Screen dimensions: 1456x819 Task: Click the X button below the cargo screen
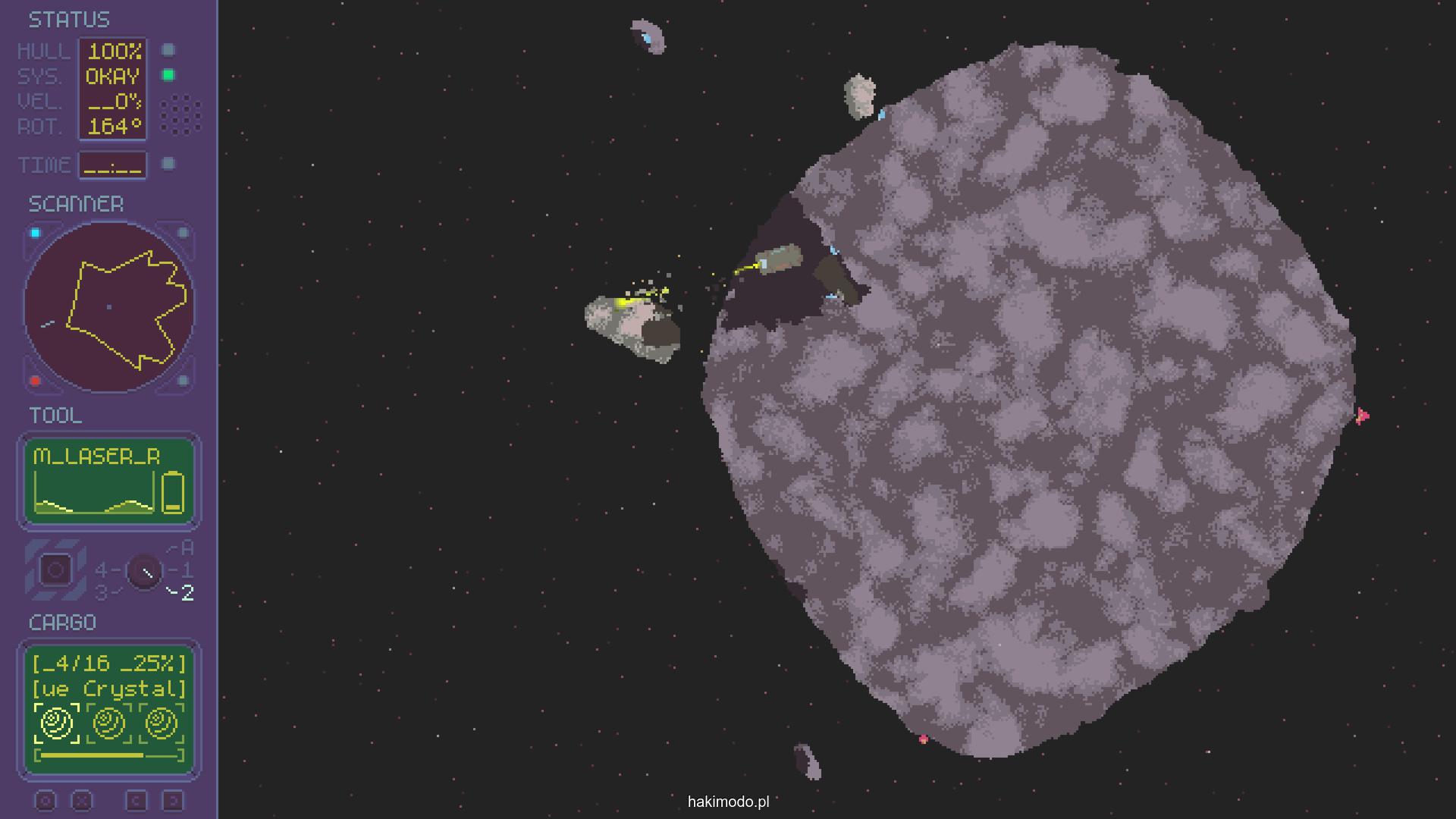(82, 801)
